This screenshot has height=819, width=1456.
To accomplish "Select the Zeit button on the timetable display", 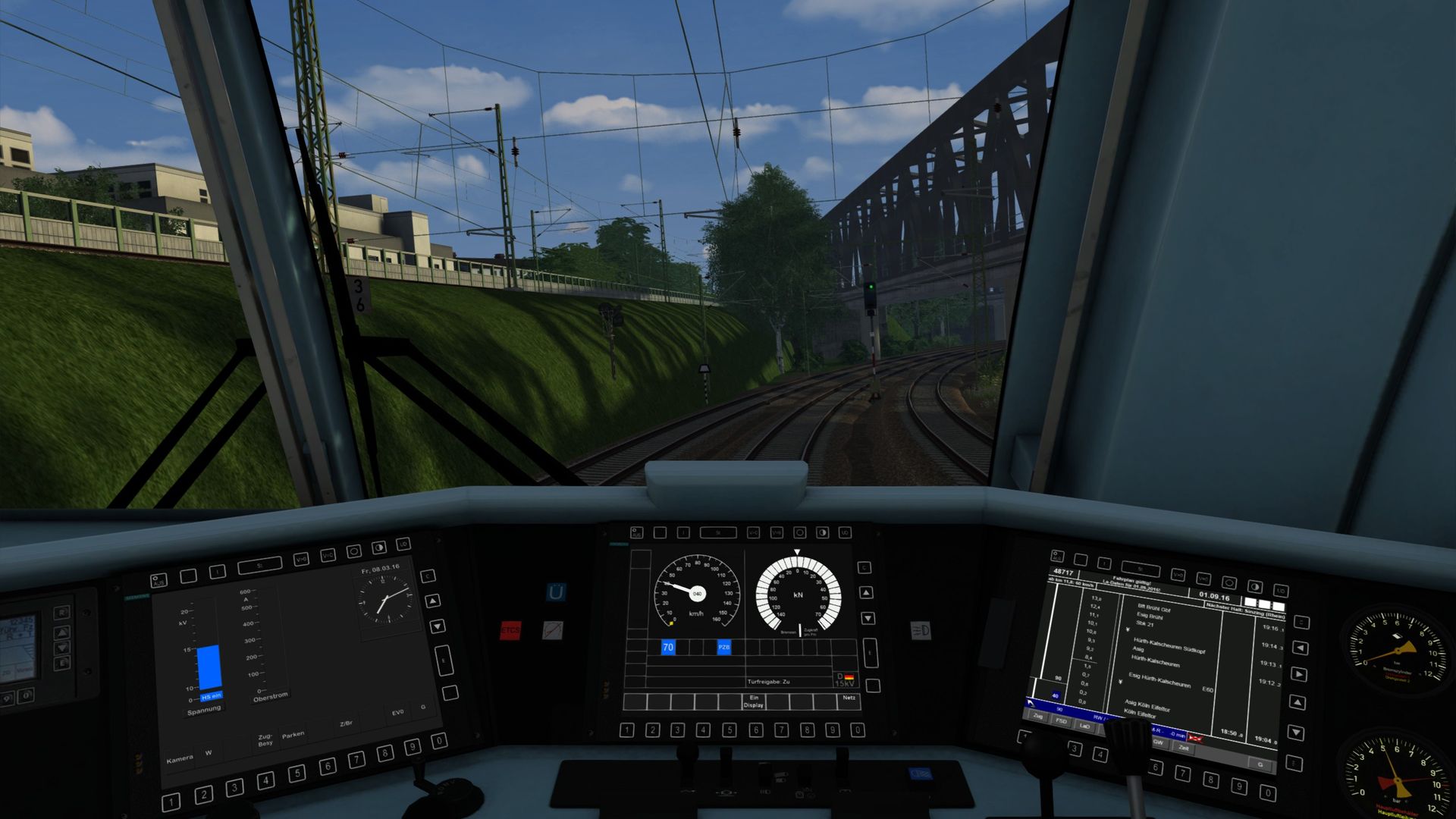I will click(1183, 748).
